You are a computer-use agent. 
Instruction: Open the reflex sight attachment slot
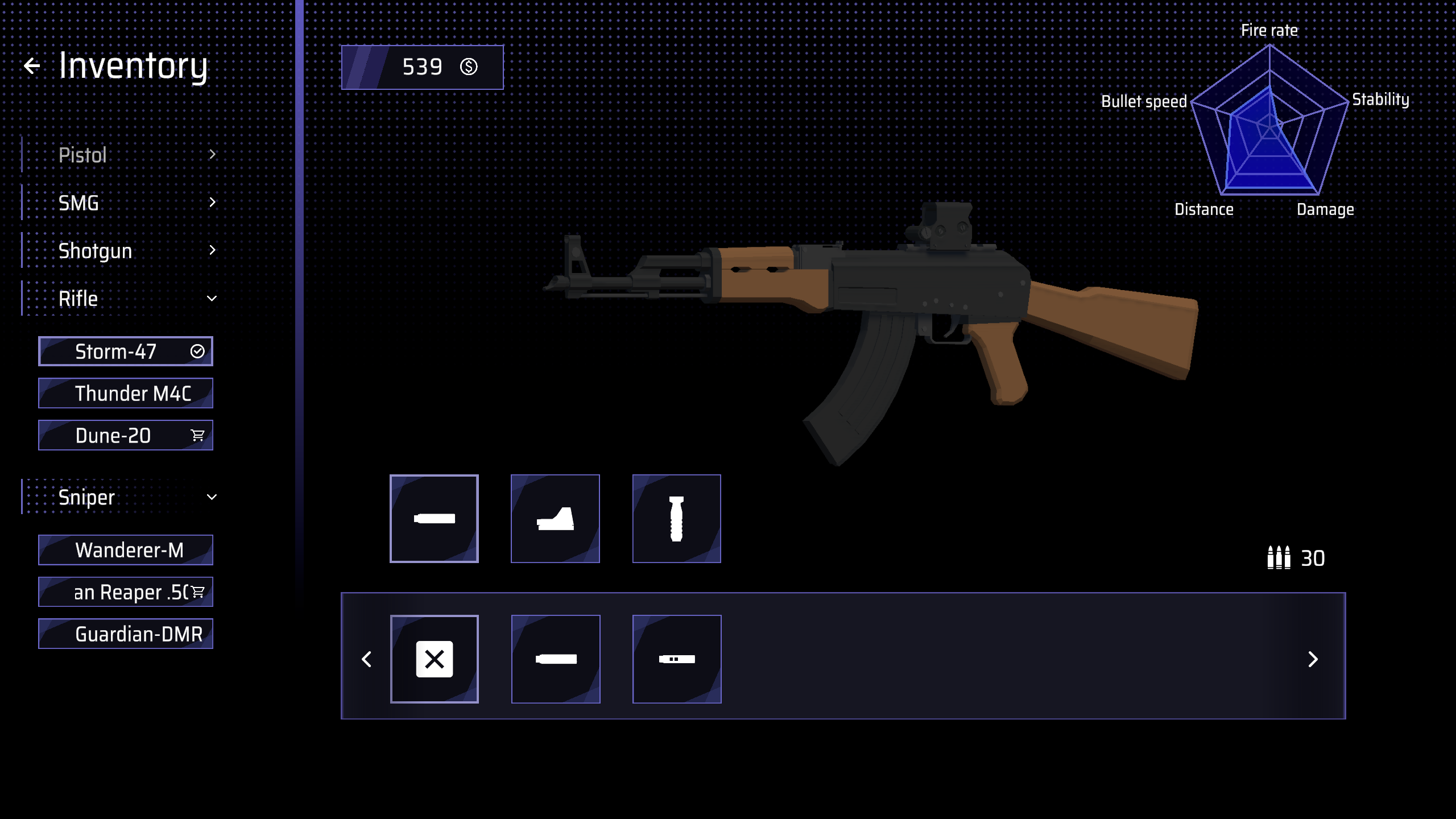tap(555, 518)
